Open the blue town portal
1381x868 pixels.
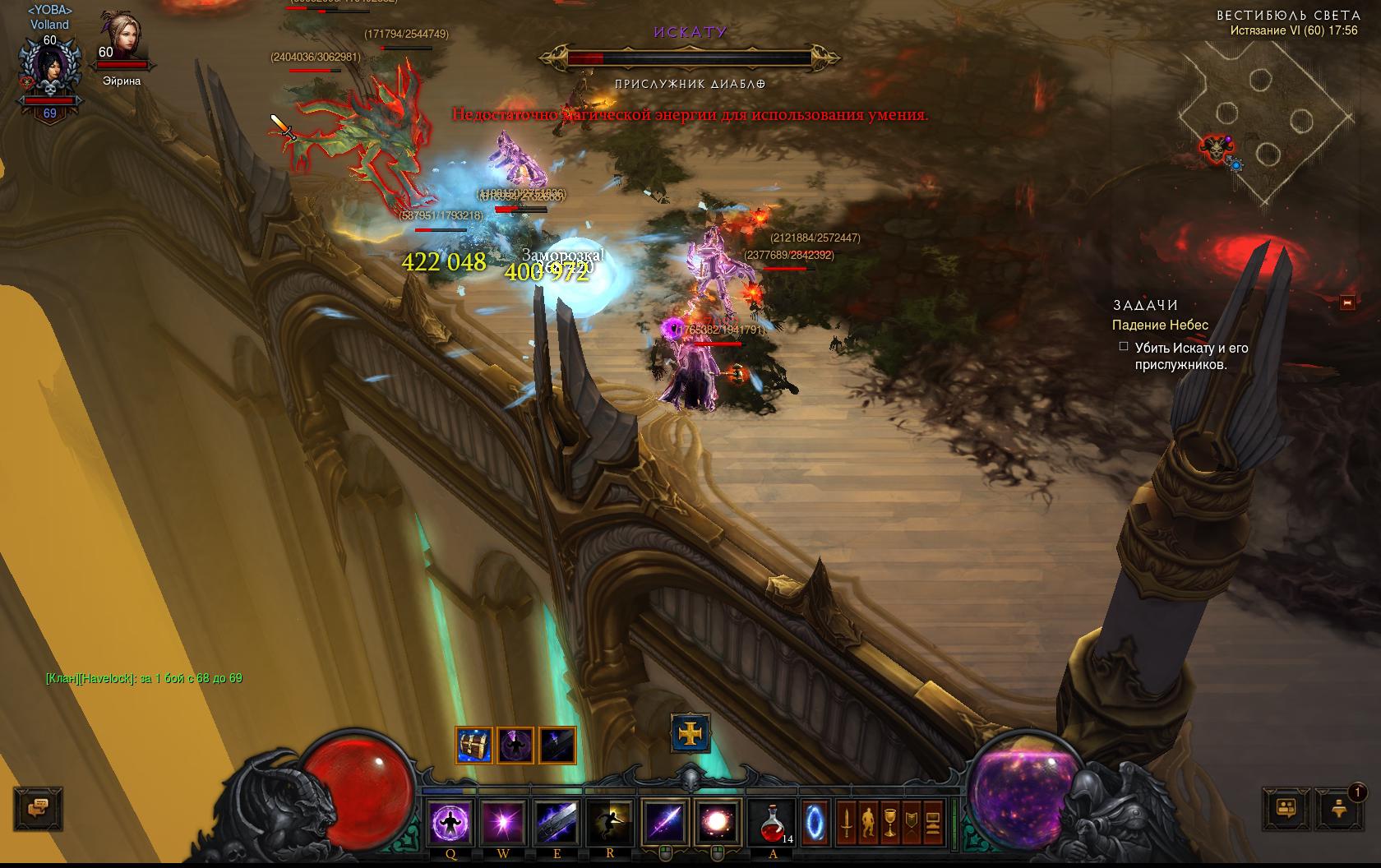[815, 821]
